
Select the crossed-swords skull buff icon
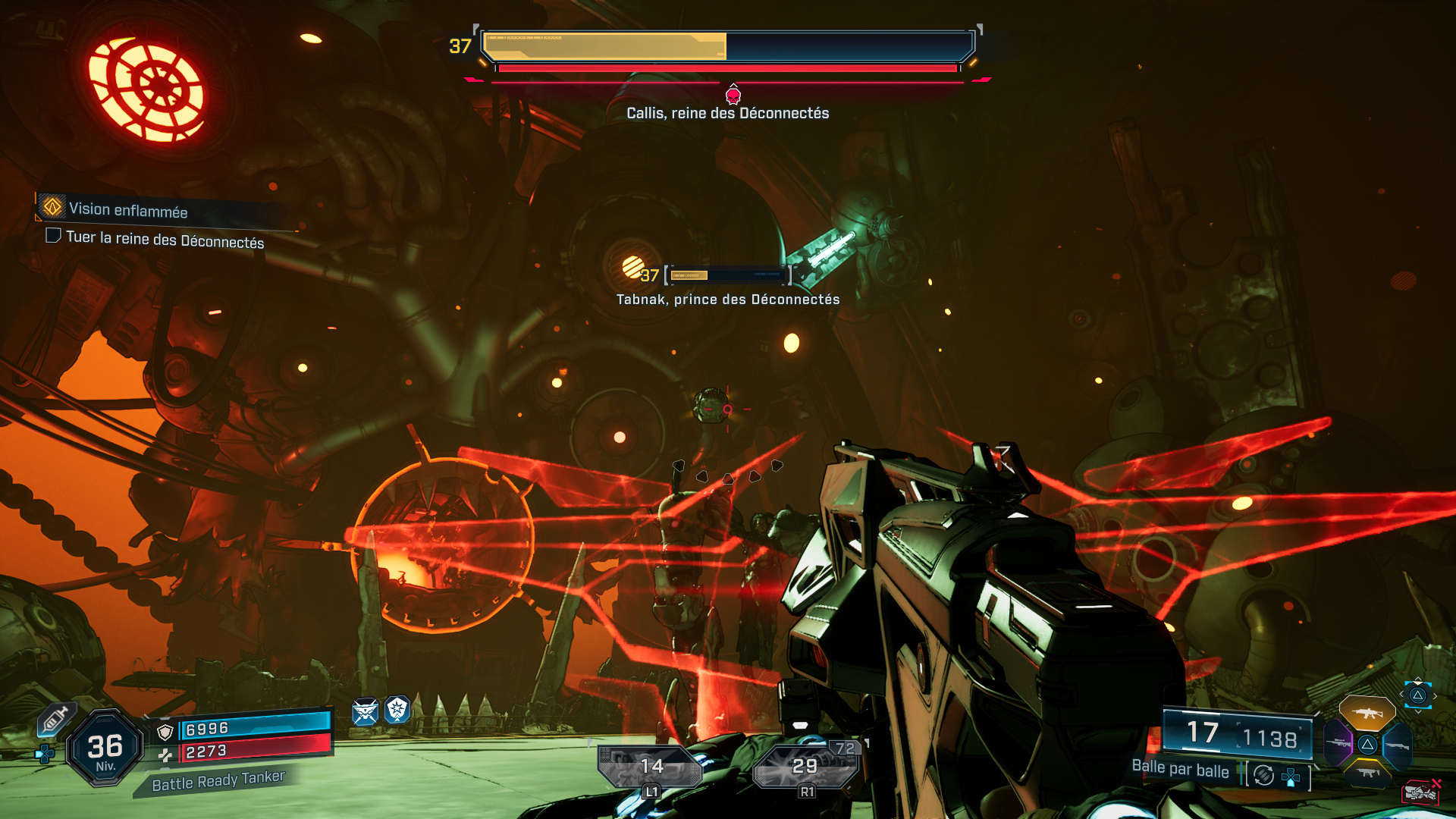coord(365,711)
